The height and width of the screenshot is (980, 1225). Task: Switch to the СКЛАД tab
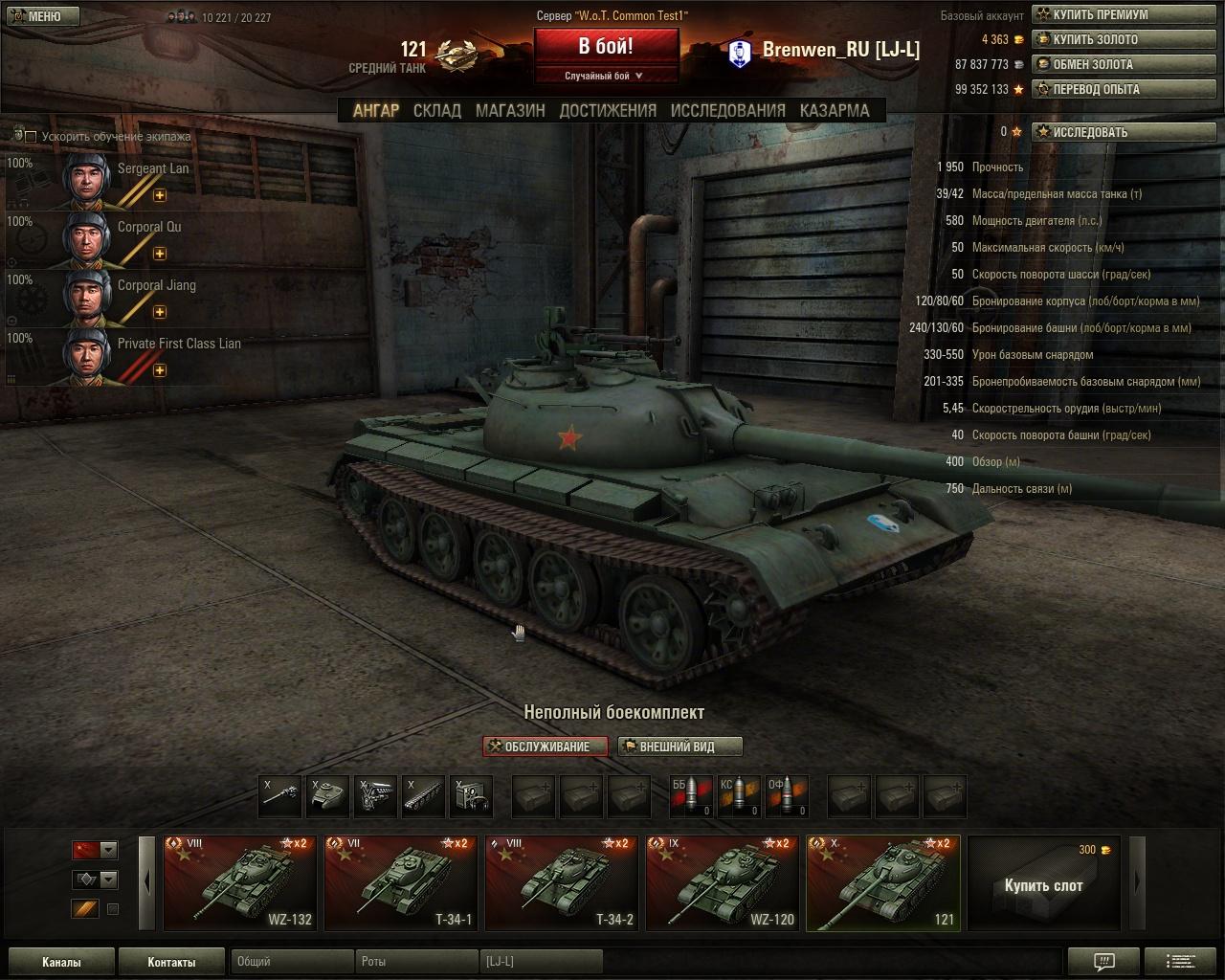click(436, 110)
